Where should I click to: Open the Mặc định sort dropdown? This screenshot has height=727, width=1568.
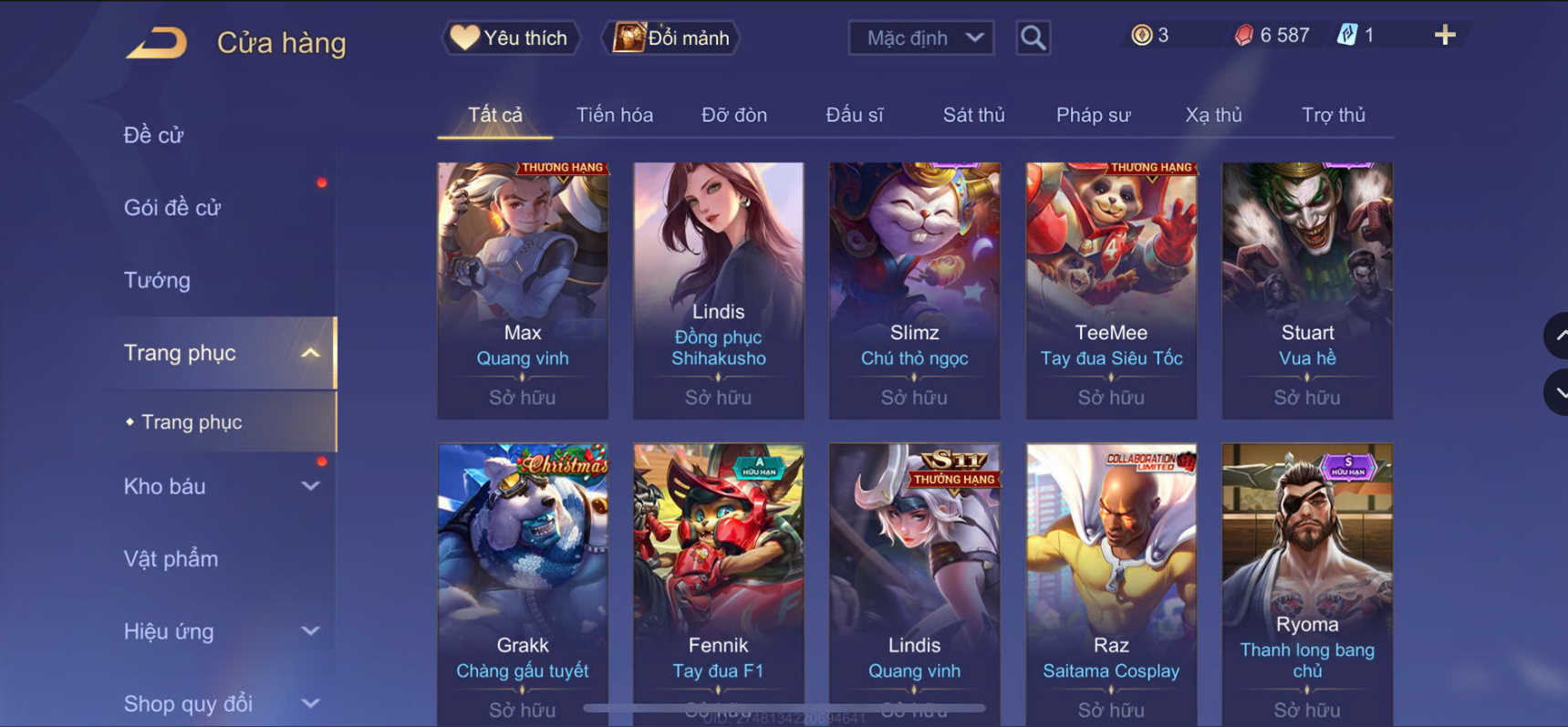(919, 37)
